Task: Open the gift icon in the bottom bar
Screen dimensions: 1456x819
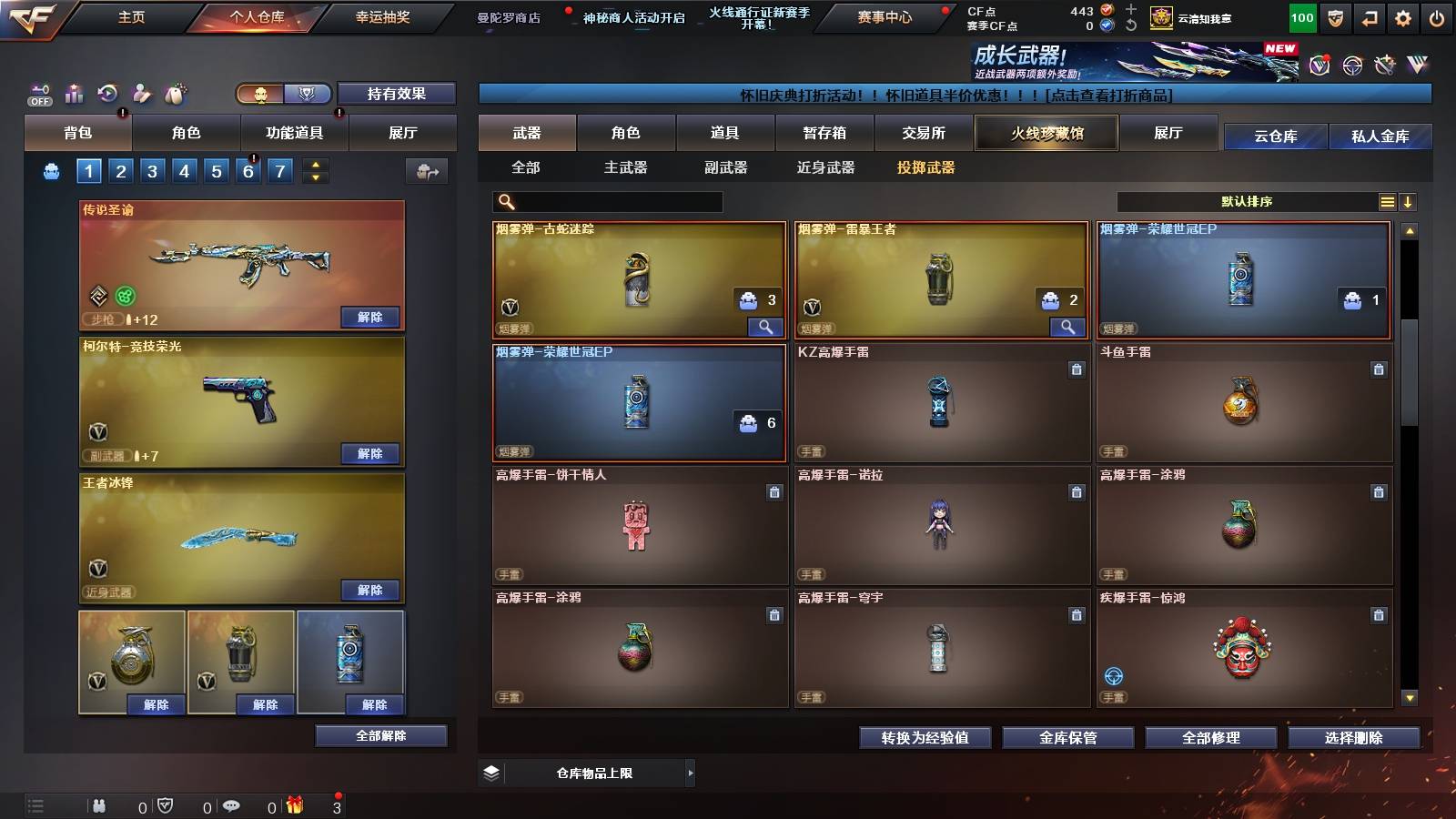Action: tap(294, 805)
